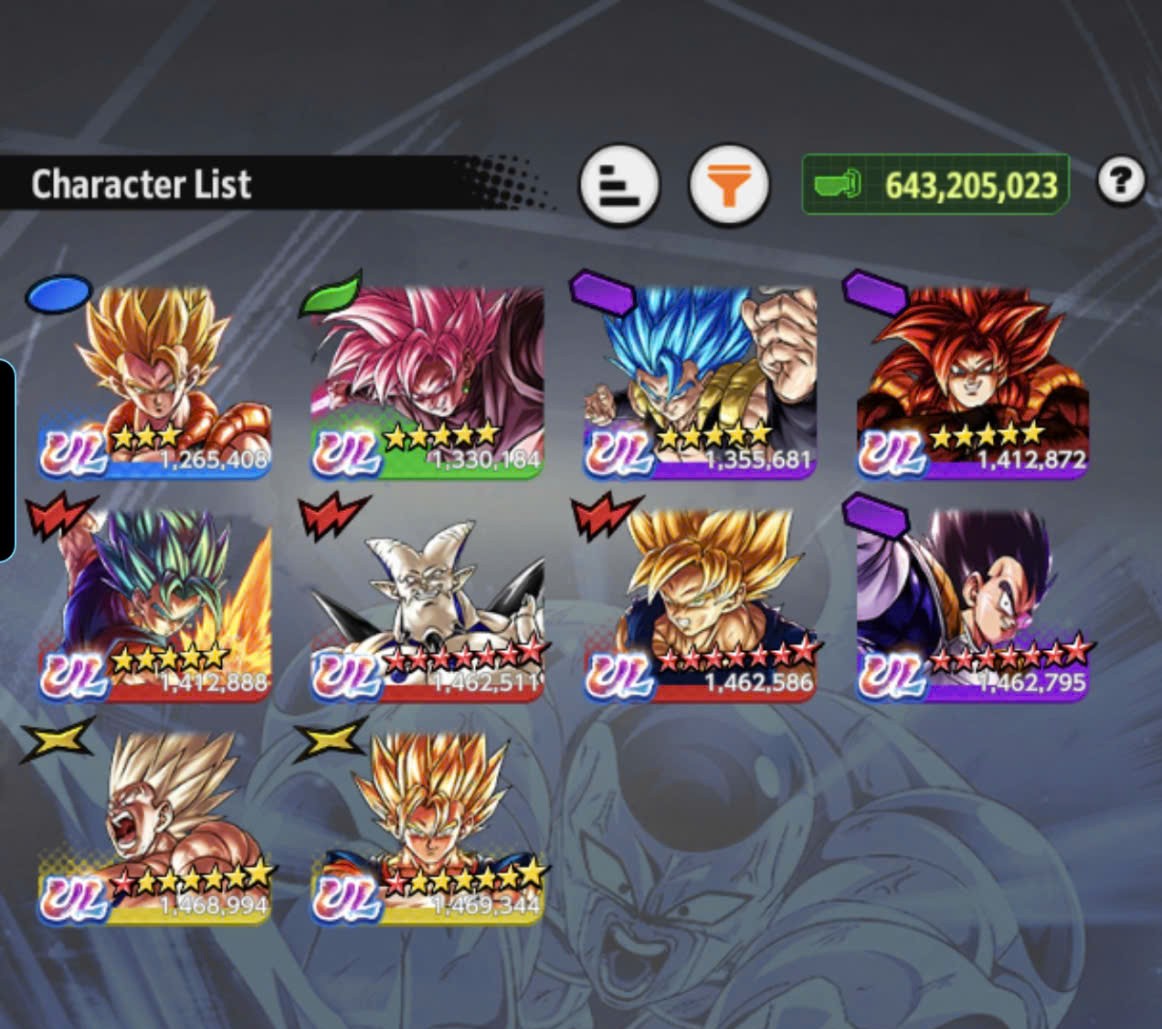Select the character card with power 1,412,888
This screenshot has height=1029, width=1162.
point(155,603)
